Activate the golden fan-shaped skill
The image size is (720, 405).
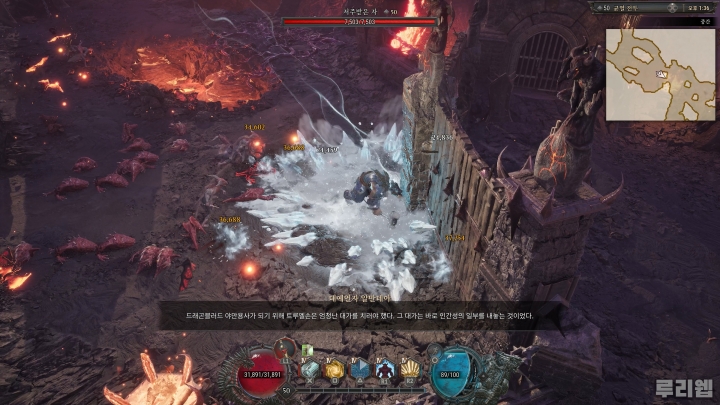coord(409,370)
